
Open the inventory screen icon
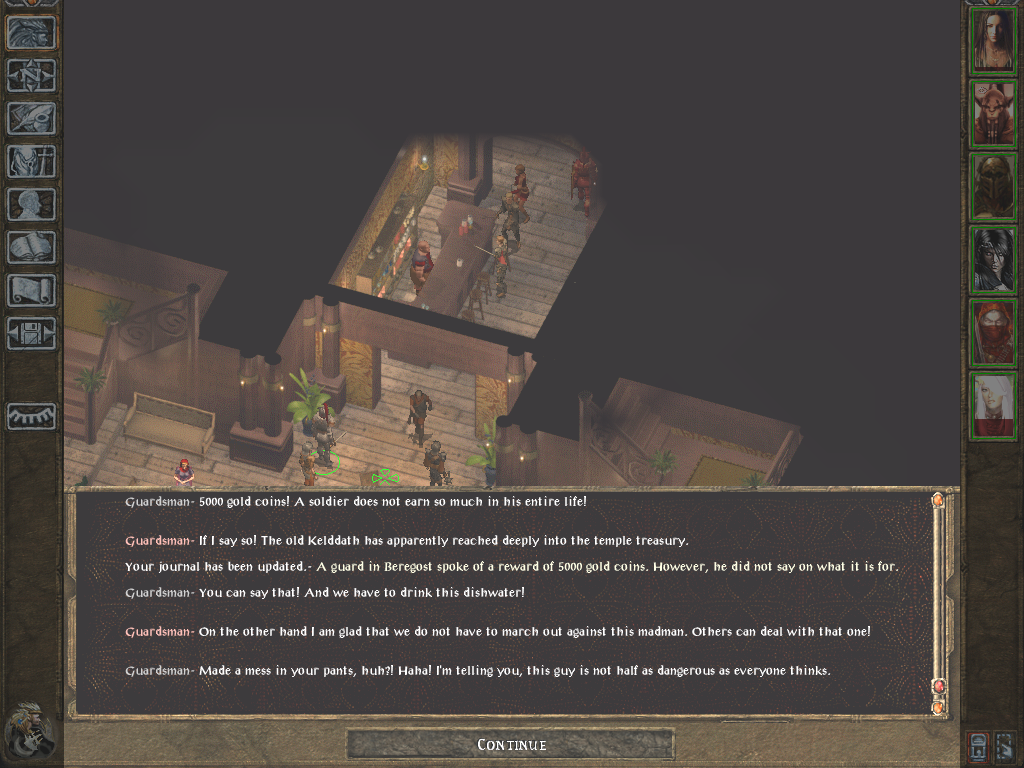pyautogui.click(x=31, y=161)
